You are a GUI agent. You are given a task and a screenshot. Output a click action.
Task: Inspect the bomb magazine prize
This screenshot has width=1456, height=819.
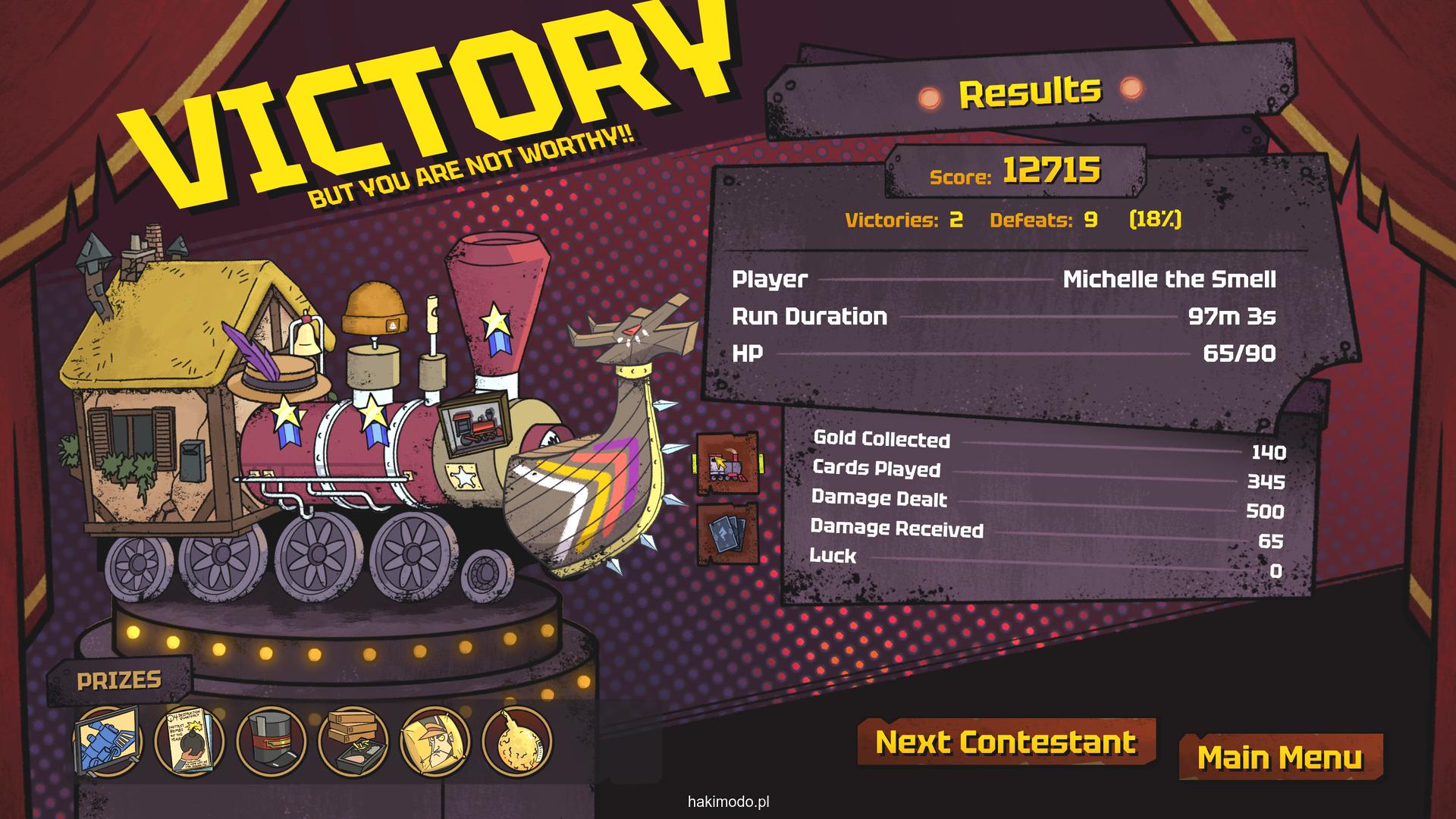pyautogui.click(x=189, y=741)
